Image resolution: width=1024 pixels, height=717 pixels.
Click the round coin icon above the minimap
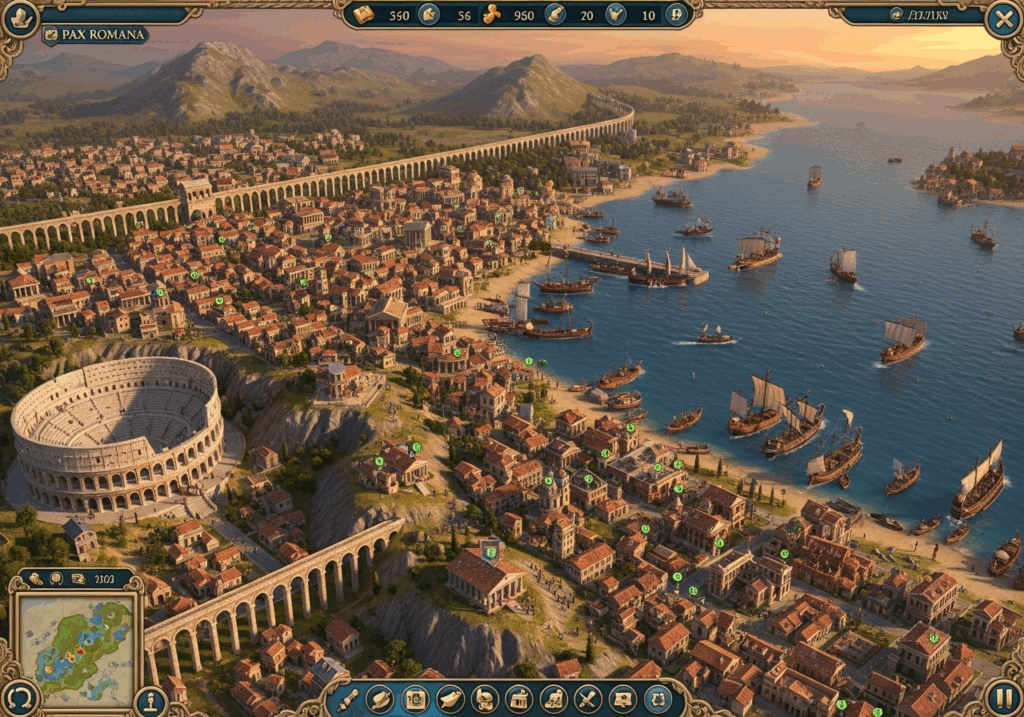(56, 578)
